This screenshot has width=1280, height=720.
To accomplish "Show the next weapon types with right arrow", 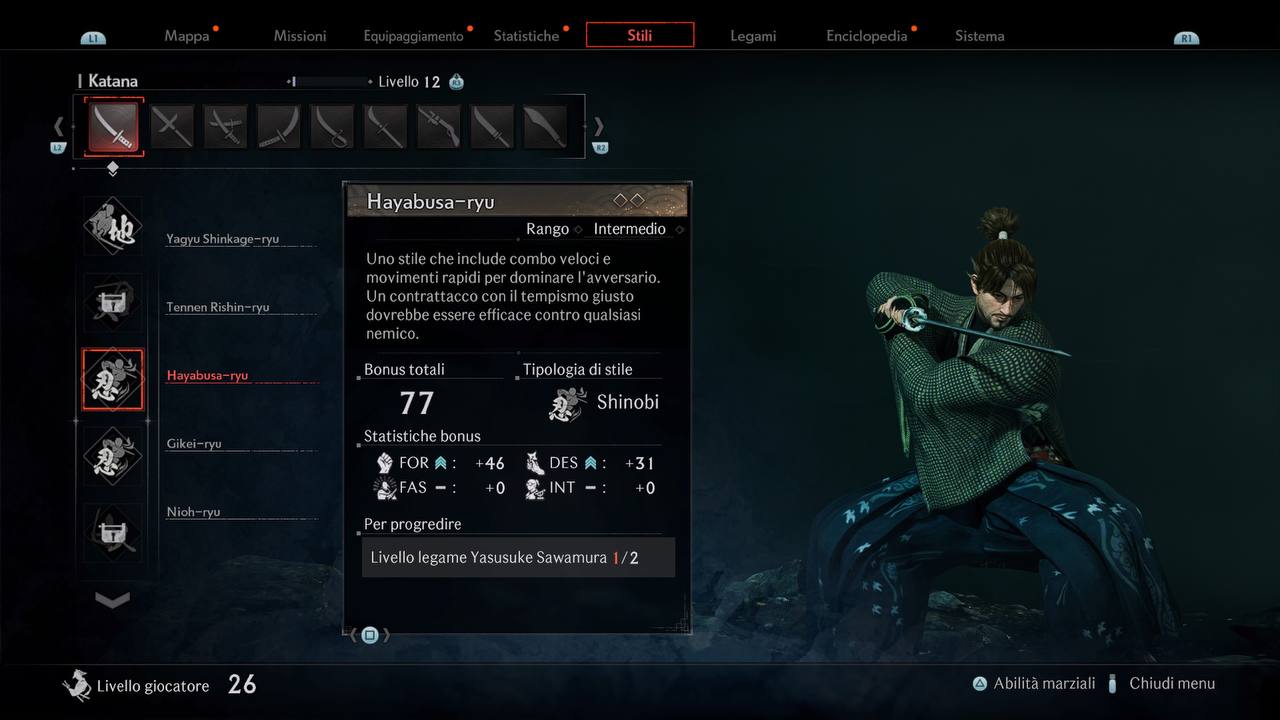I will click(x=599, y=126).
